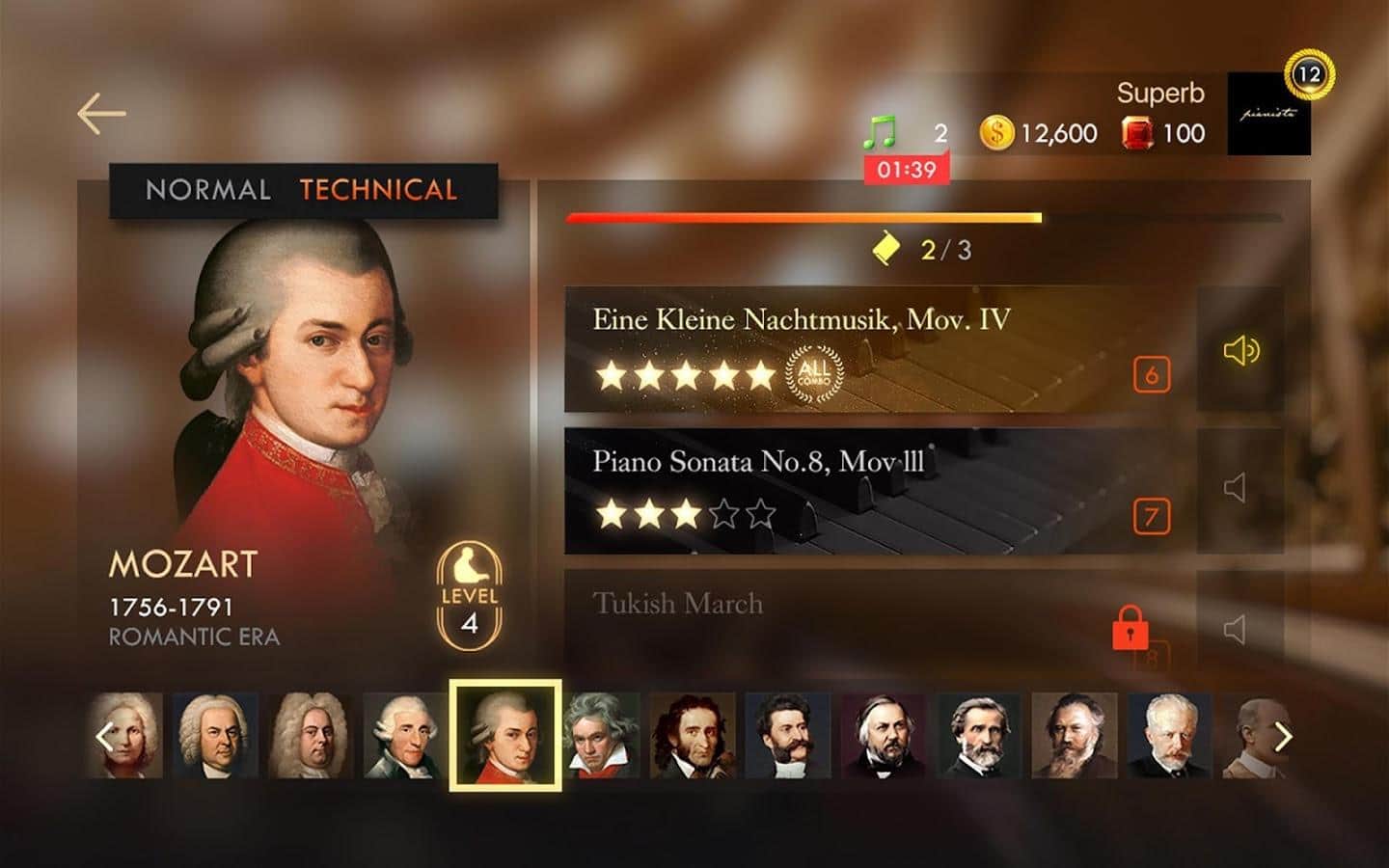Go back with the arrow button
1389x868 pixels.
point(101,114)
